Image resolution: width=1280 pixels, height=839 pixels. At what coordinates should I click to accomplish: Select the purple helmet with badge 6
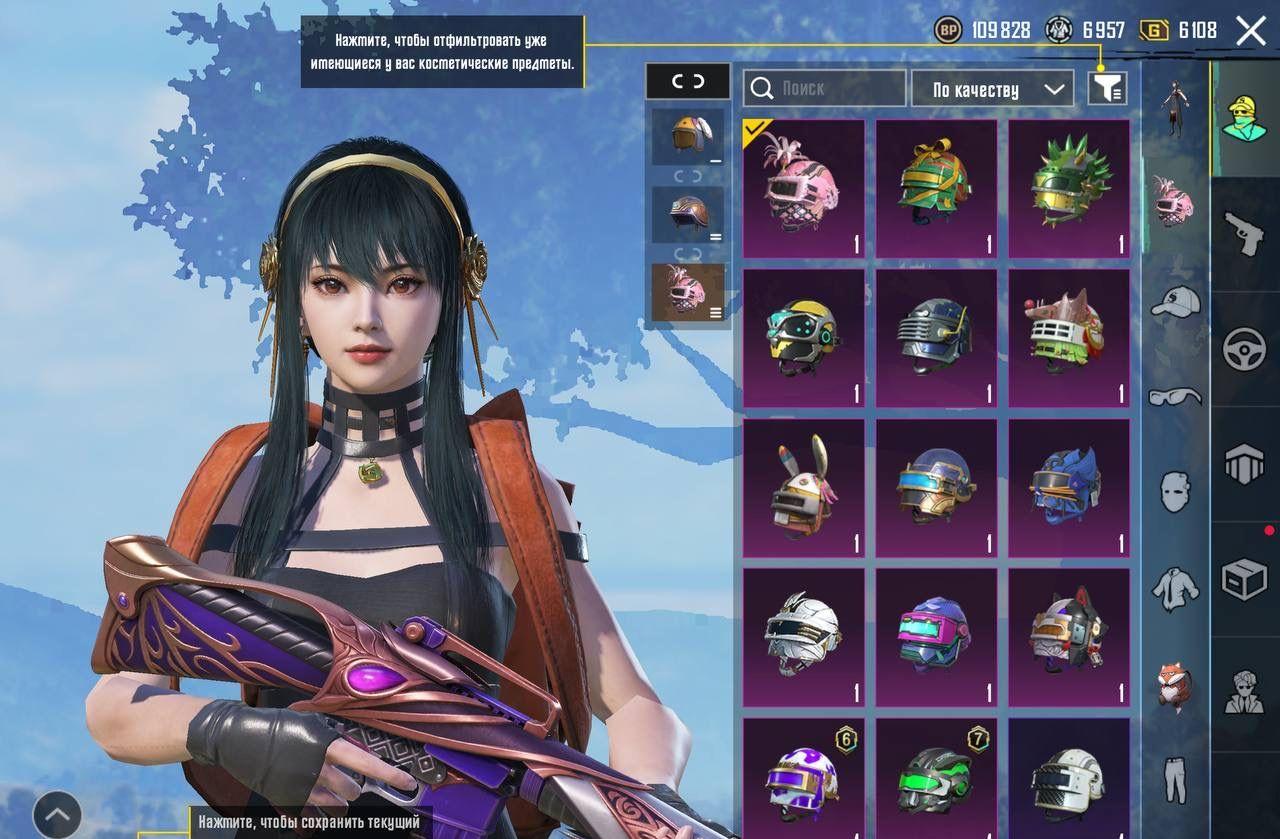click(804, 778)
